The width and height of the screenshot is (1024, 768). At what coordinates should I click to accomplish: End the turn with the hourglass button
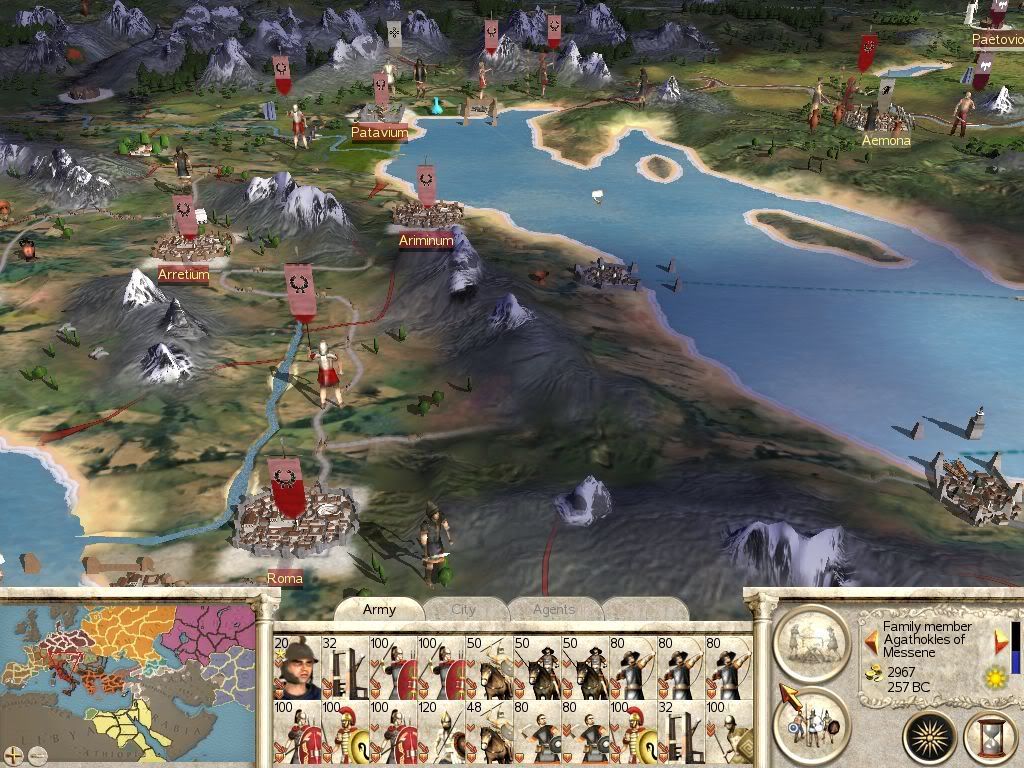coord(989,736)
